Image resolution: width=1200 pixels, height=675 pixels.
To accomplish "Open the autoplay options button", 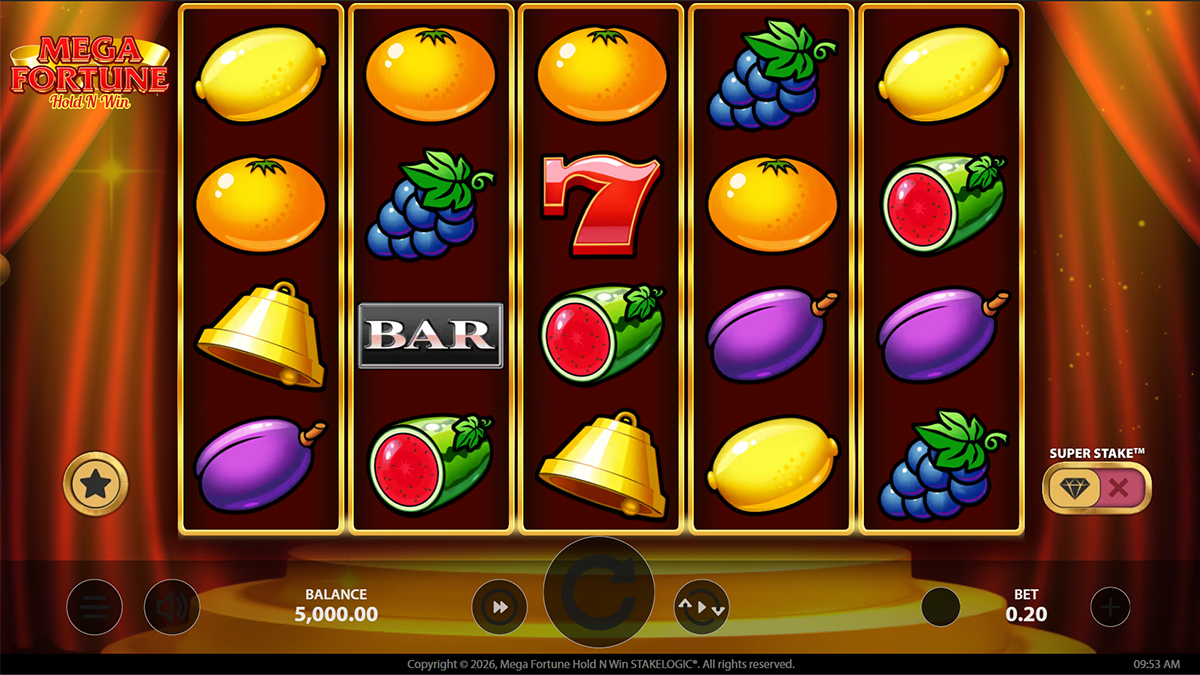I will tap(701, 606).
